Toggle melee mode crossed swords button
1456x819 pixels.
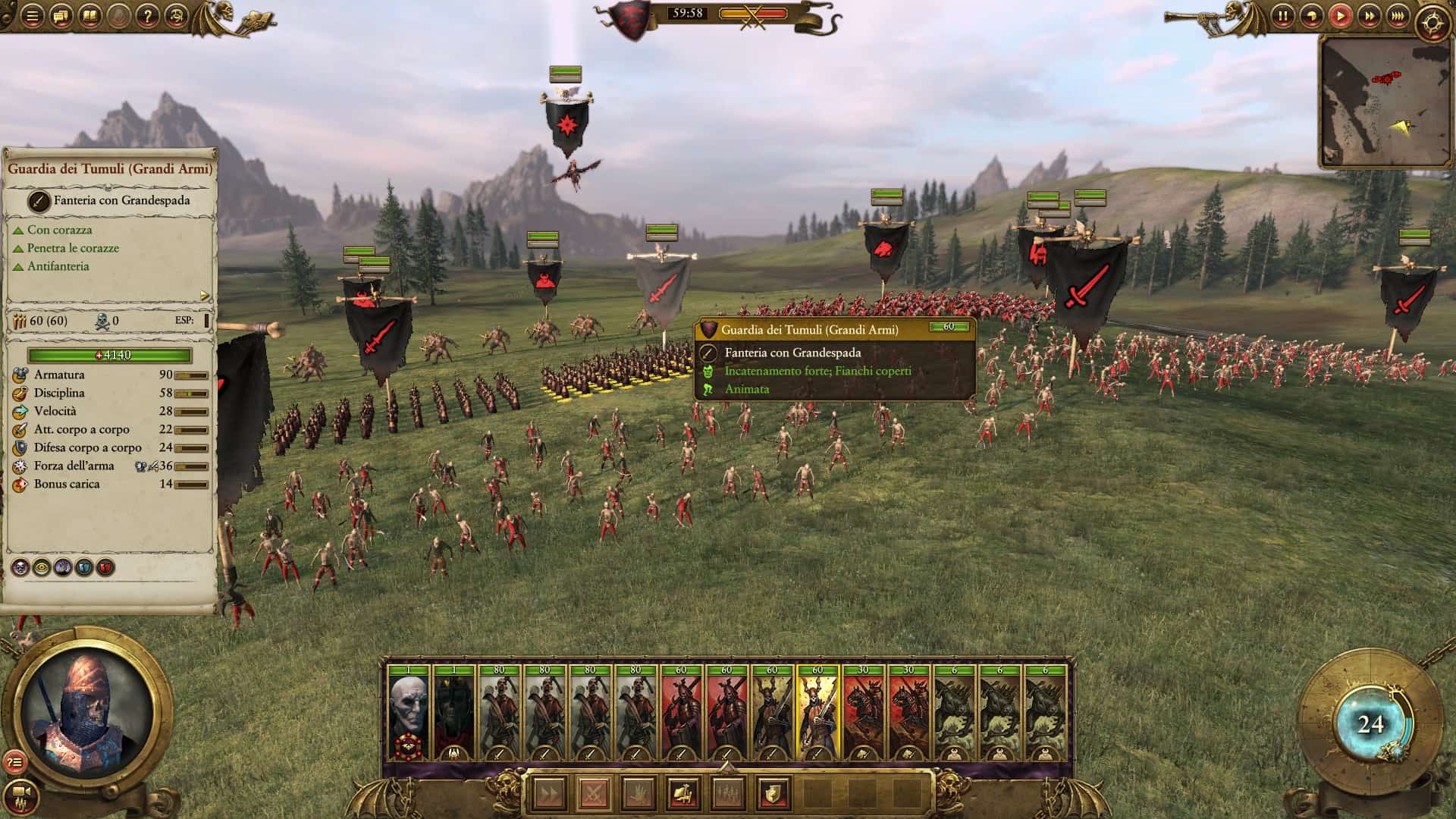pos(594,795)
